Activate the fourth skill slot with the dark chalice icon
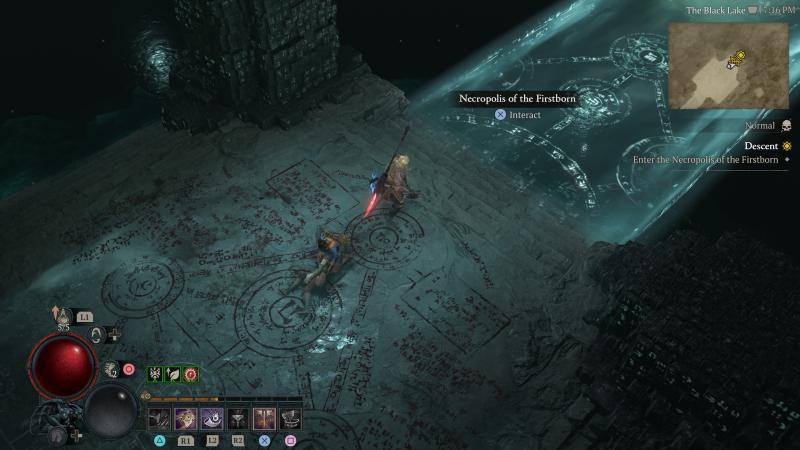Screen dimensions: 800x450 coord(238,418)
